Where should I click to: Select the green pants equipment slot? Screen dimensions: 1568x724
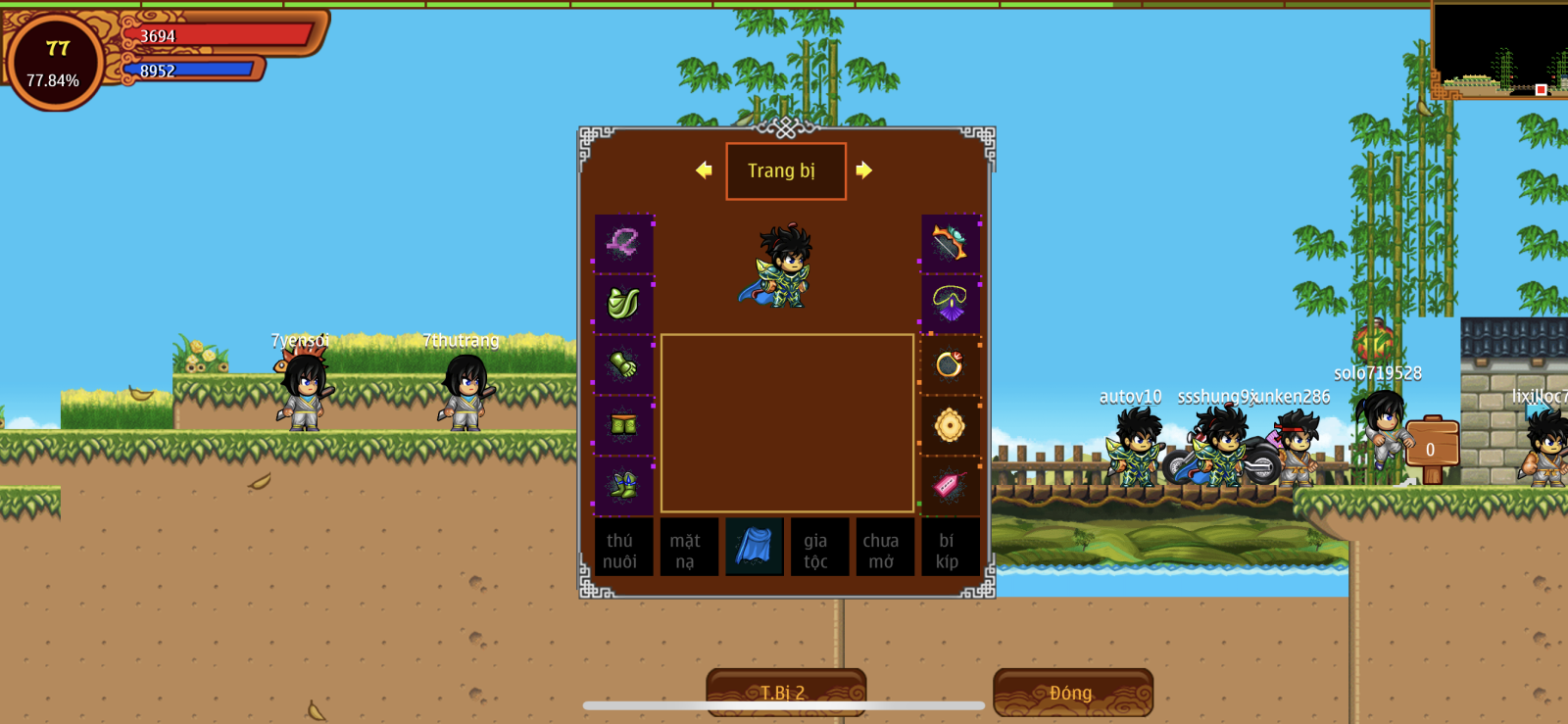point(623,425)
